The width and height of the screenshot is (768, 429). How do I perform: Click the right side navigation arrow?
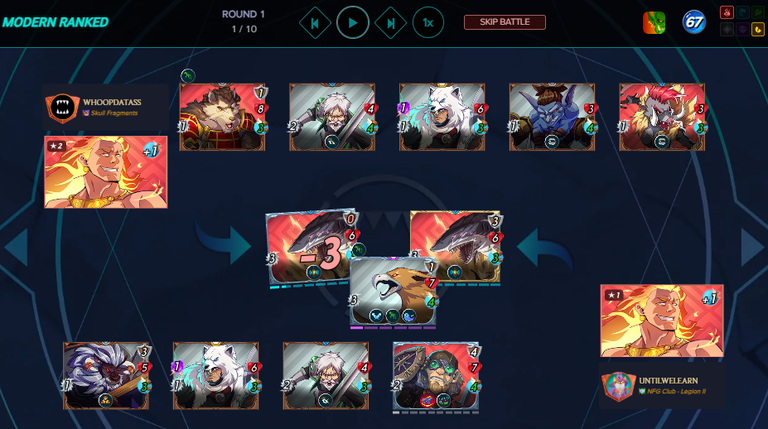(752, 247)
